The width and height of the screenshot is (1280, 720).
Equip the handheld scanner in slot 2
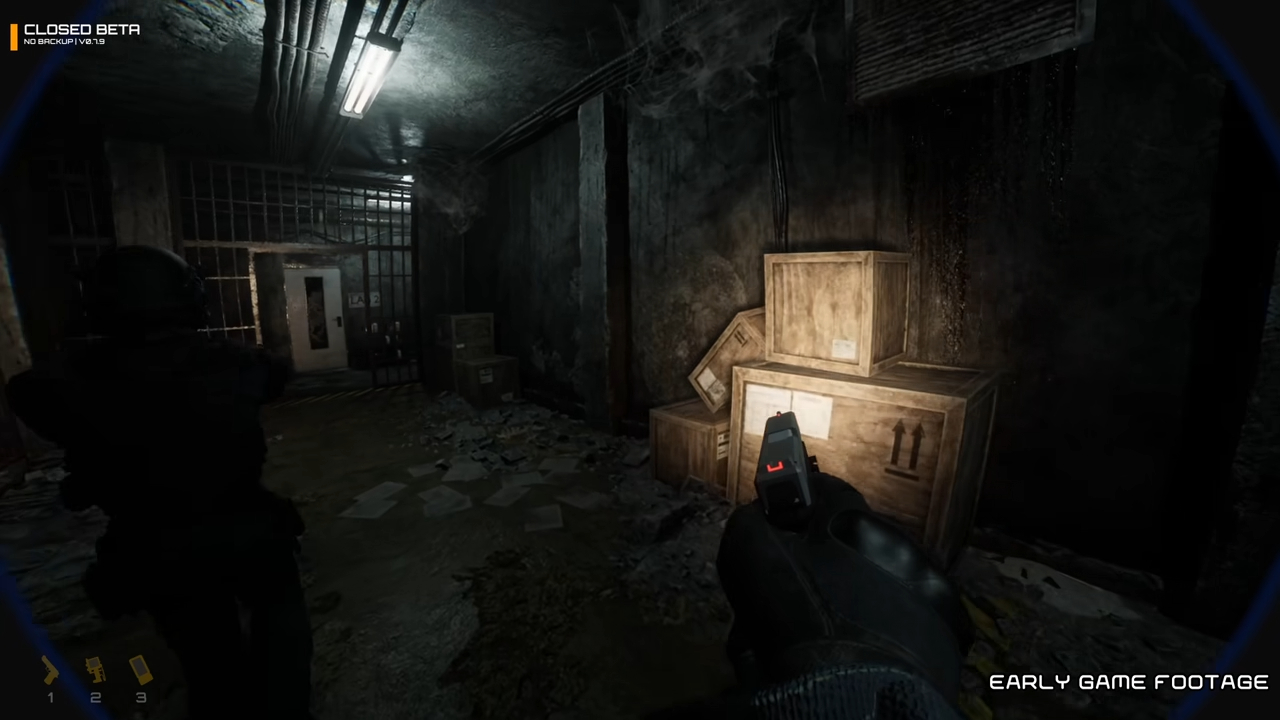click(95, 670)
